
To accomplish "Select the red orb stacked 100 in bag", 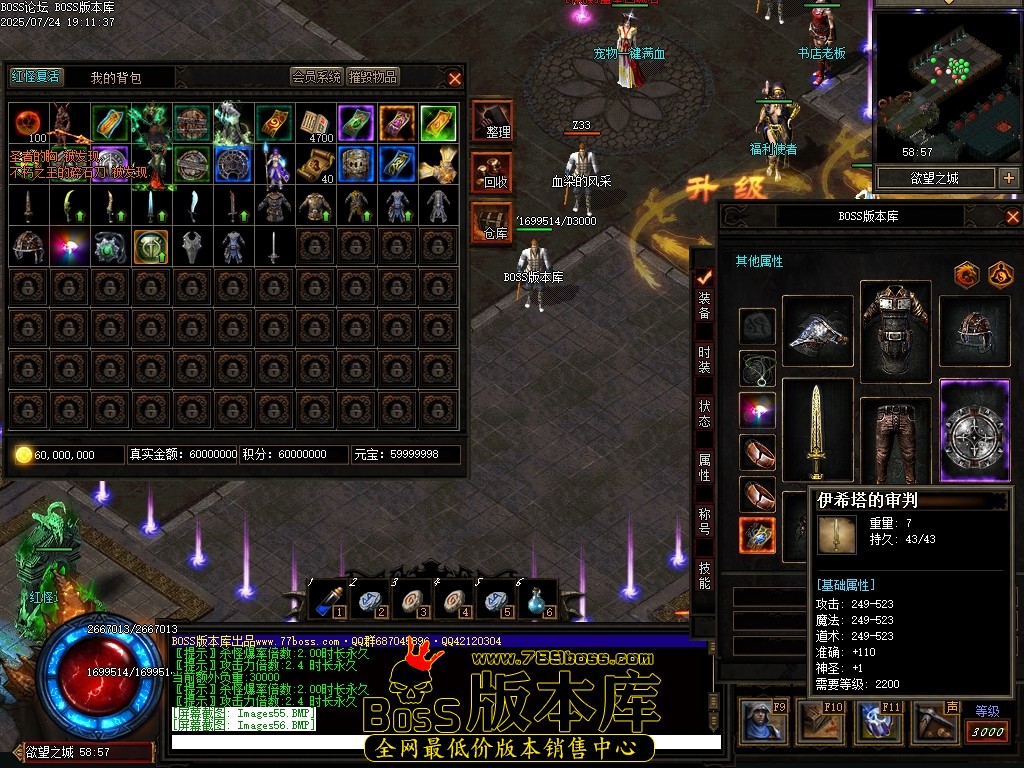I will point(28,124).
